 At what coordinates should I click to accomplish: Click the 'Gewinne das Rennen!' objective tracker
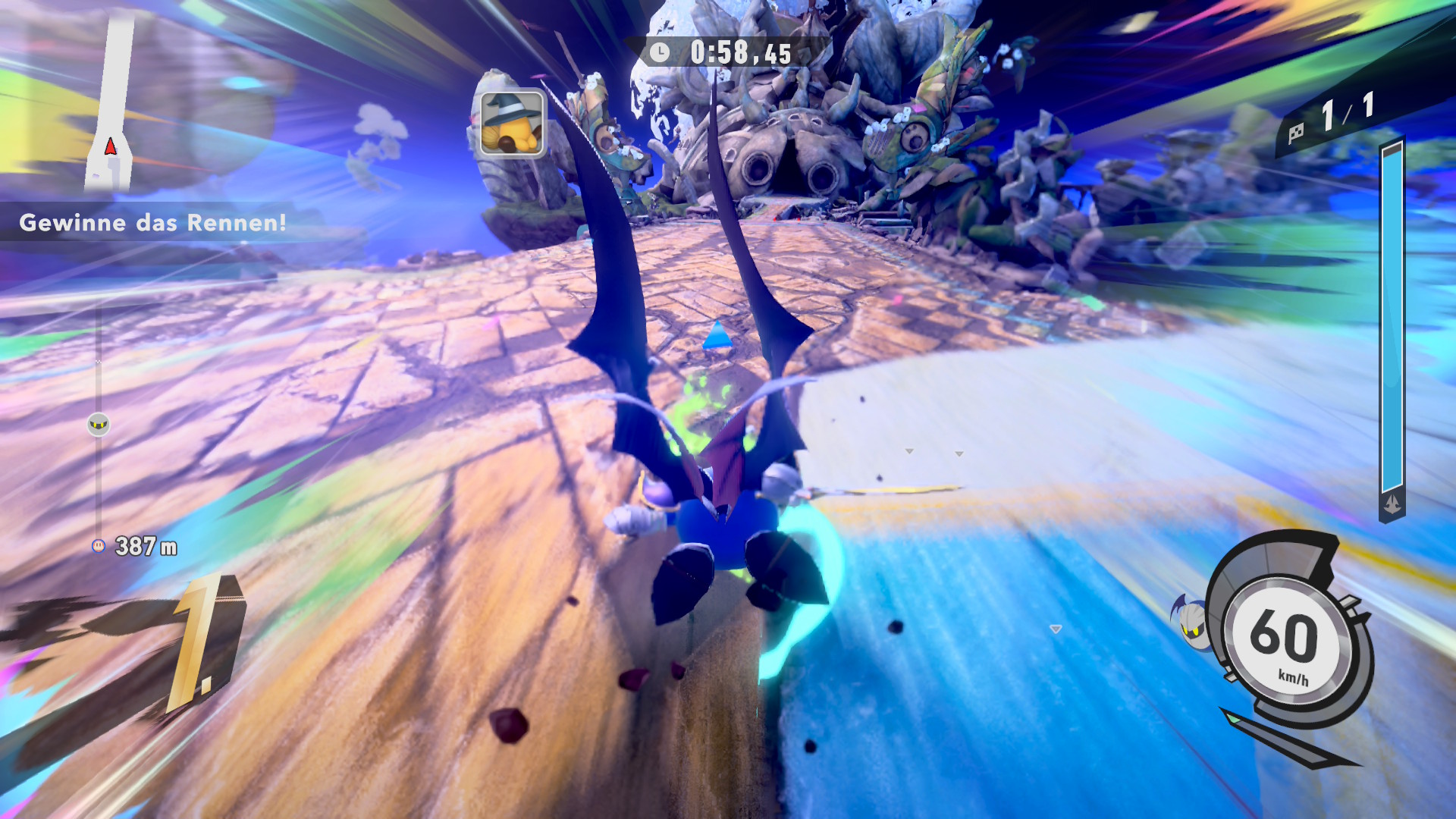tap(152, 223)
